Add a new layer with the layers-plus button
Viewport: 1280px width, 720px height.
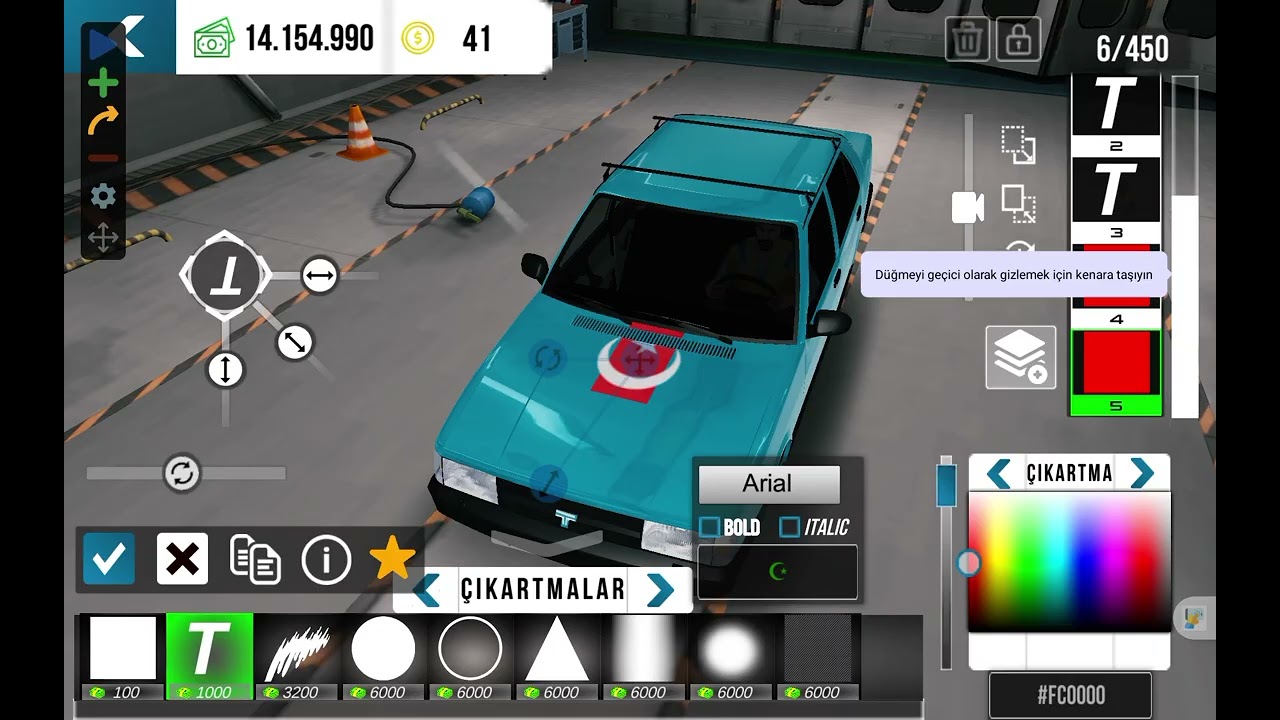tap(1020, 357)
